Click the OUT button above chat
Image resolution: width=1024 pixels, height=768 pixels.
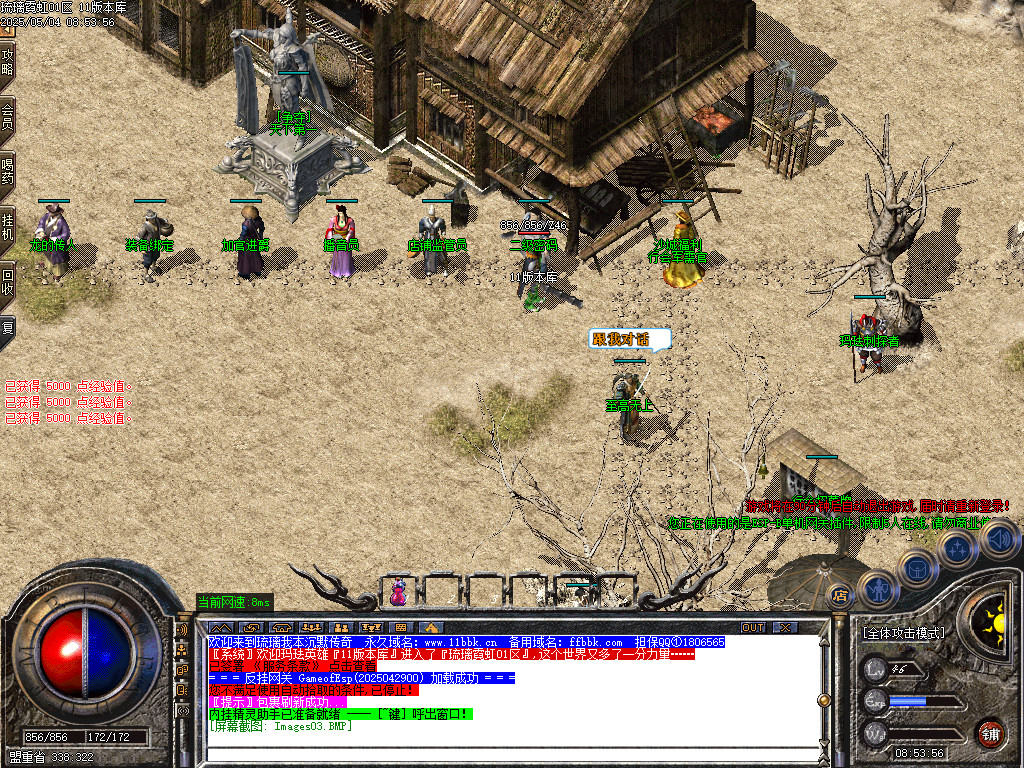click(753, 627)
